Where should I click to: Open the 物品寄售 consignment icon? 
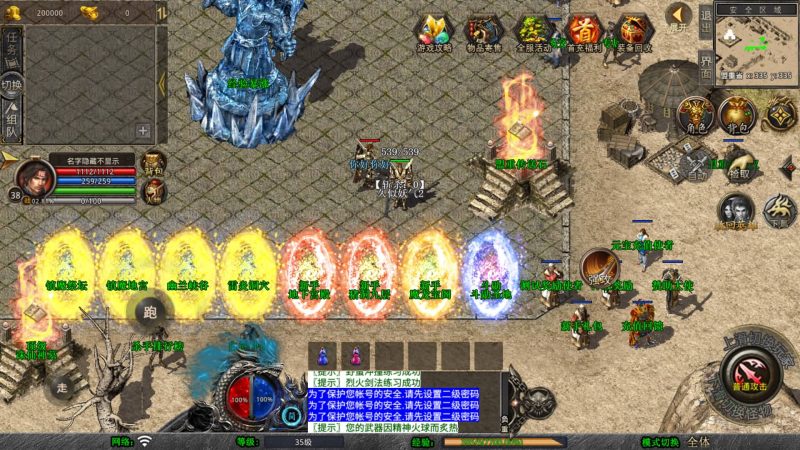(x=484, y=31)
